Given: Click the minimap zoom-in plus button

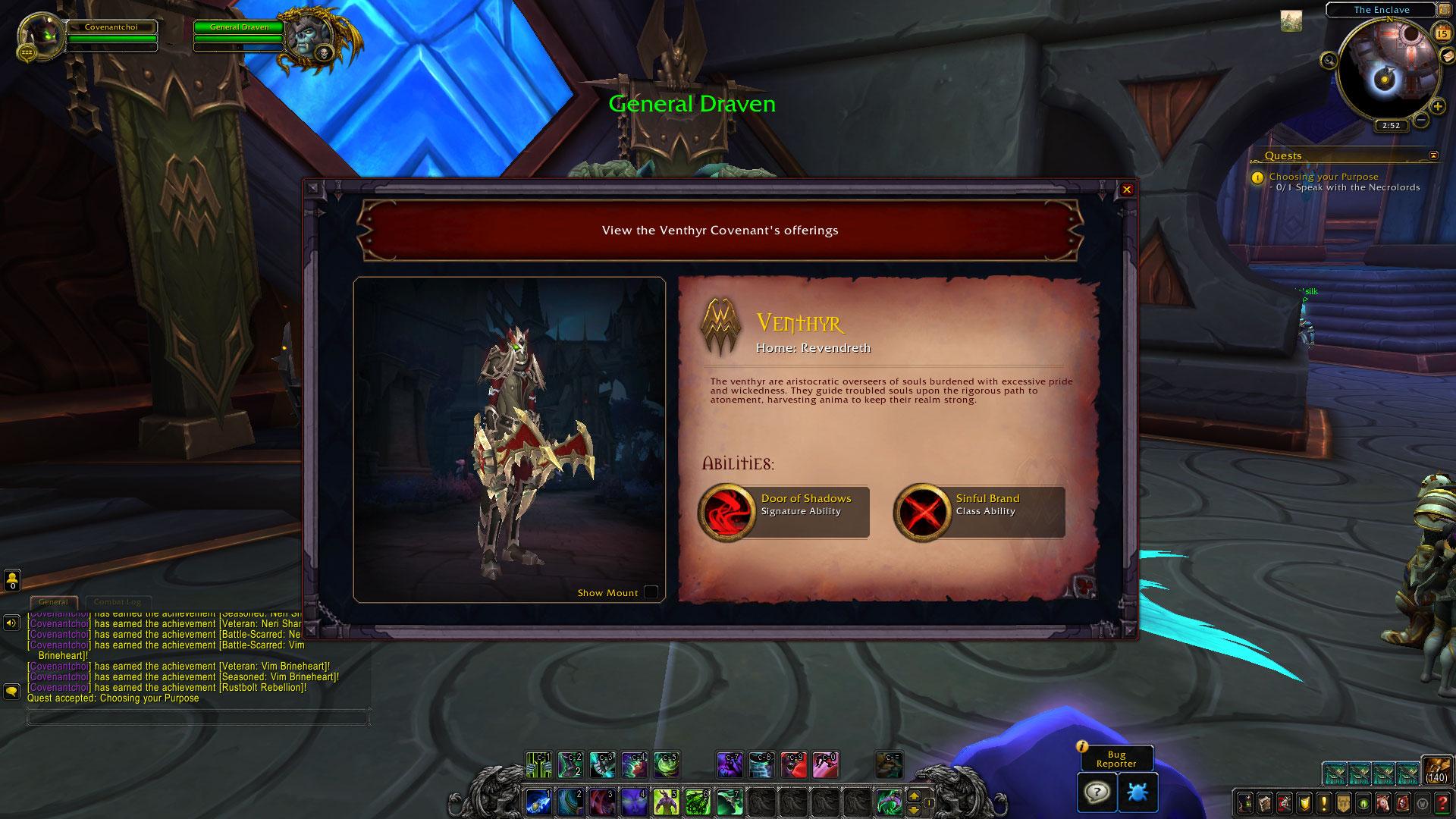Looking at the screenshot, I should [1437, 107].
